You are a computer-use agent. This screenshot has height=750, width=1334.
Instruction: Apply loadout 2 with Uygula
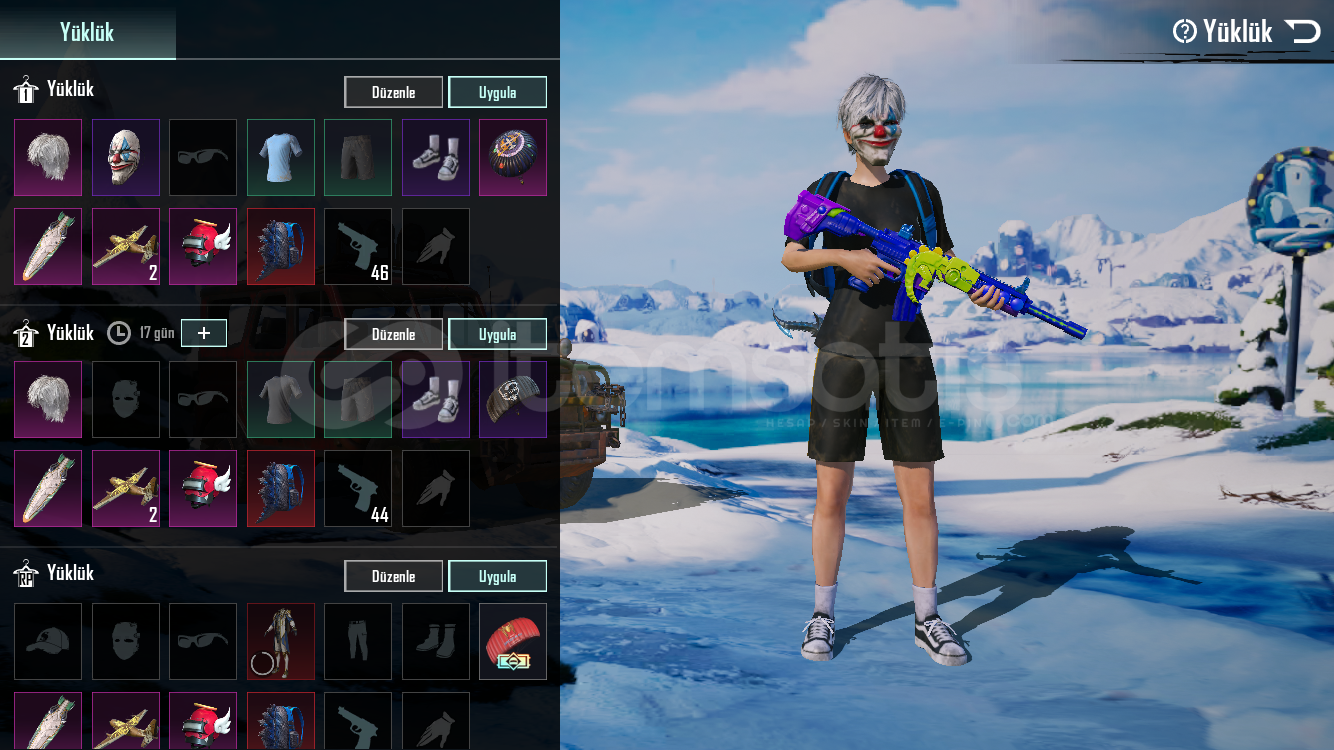(x=497, y=334)
